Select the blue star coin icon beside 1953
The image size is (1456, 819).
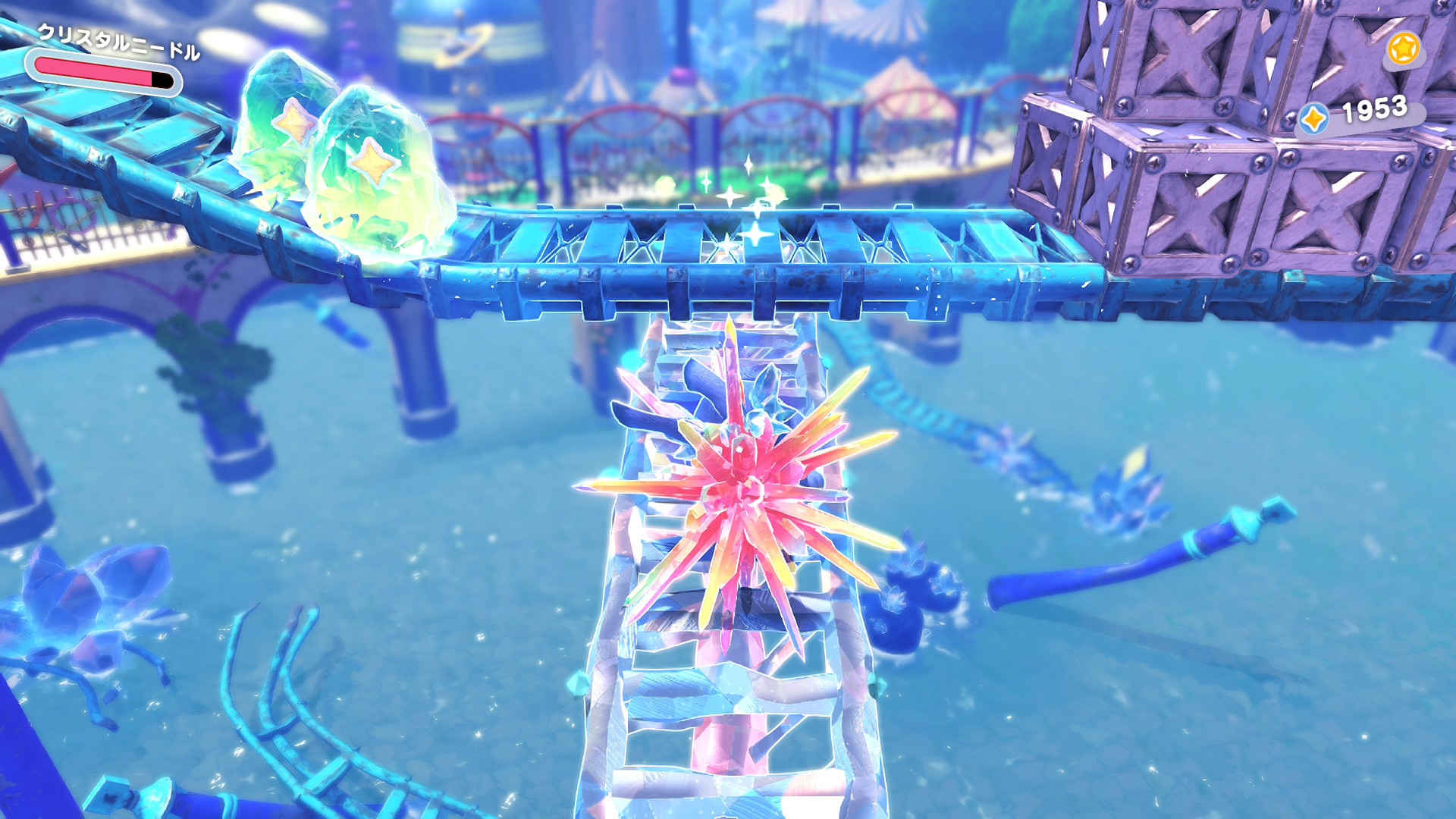click(x=1313, y=119)
